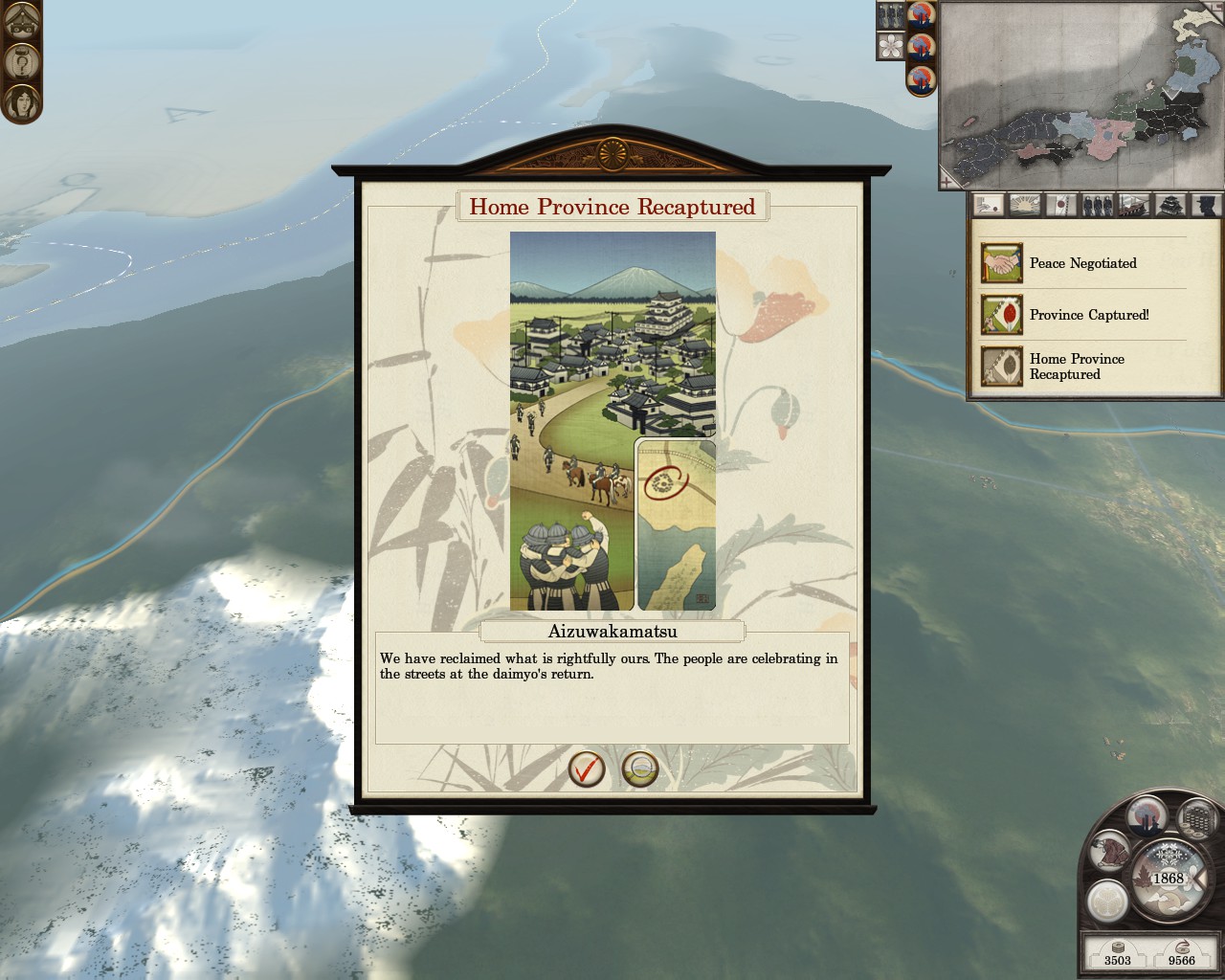Open the geisha advisor portrait
This screenshot has width=1225, height=980.
point(21,102)
